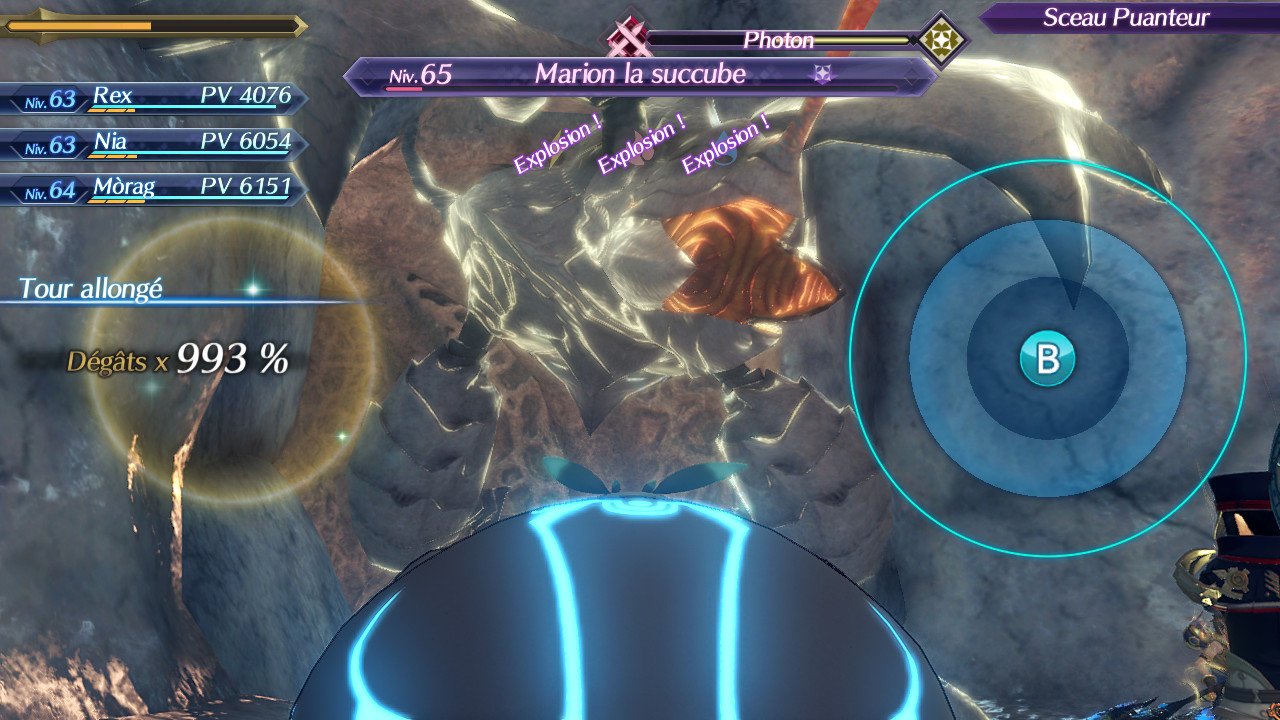
Task: Choose Mòrag's party member row
Action: tap(155, 189)
